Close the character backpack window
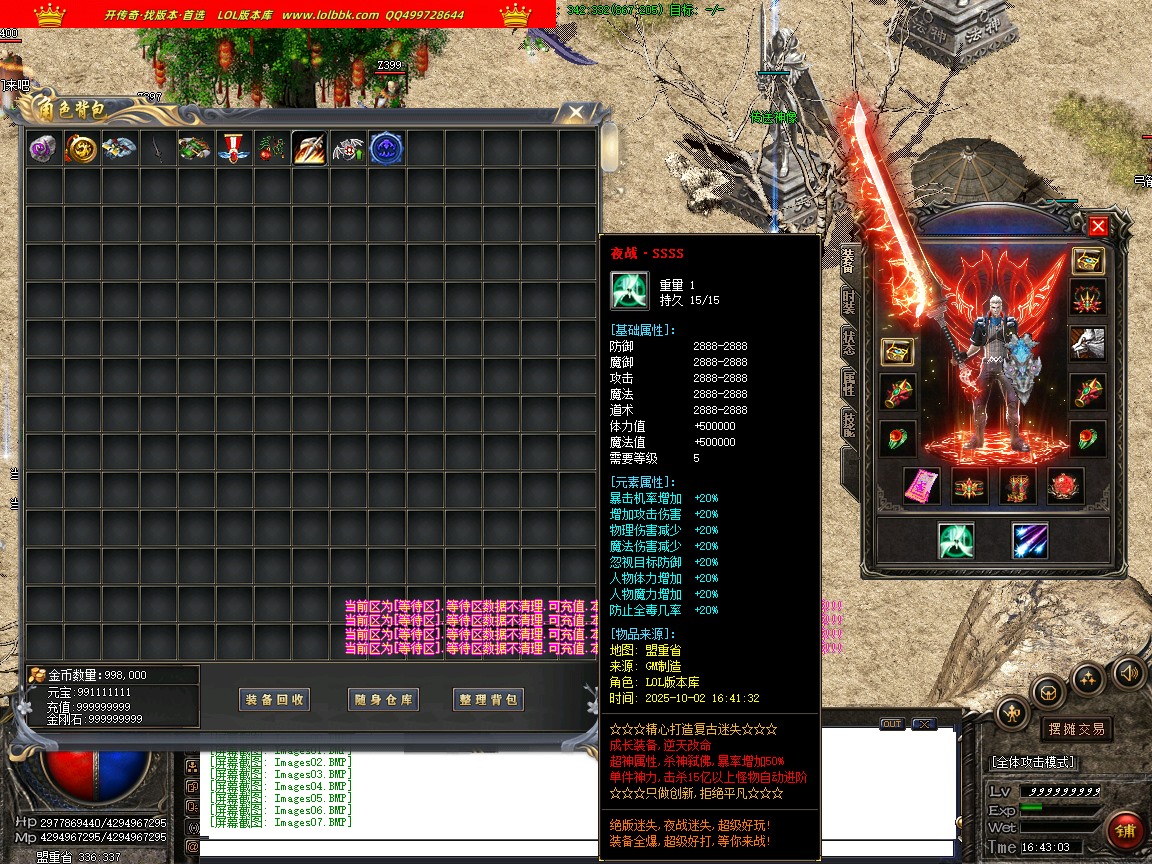 (x=575, y=112)
